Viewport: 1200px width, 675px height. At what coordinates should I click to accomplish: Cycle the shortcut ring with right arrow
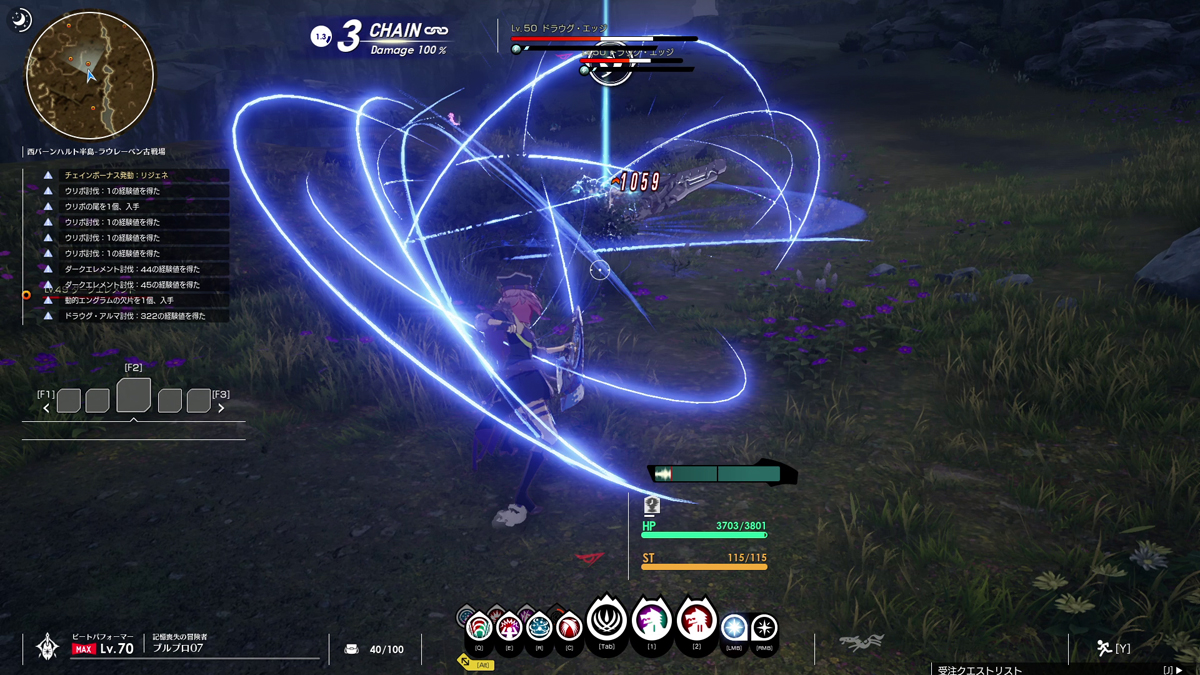tap(221, 408)
